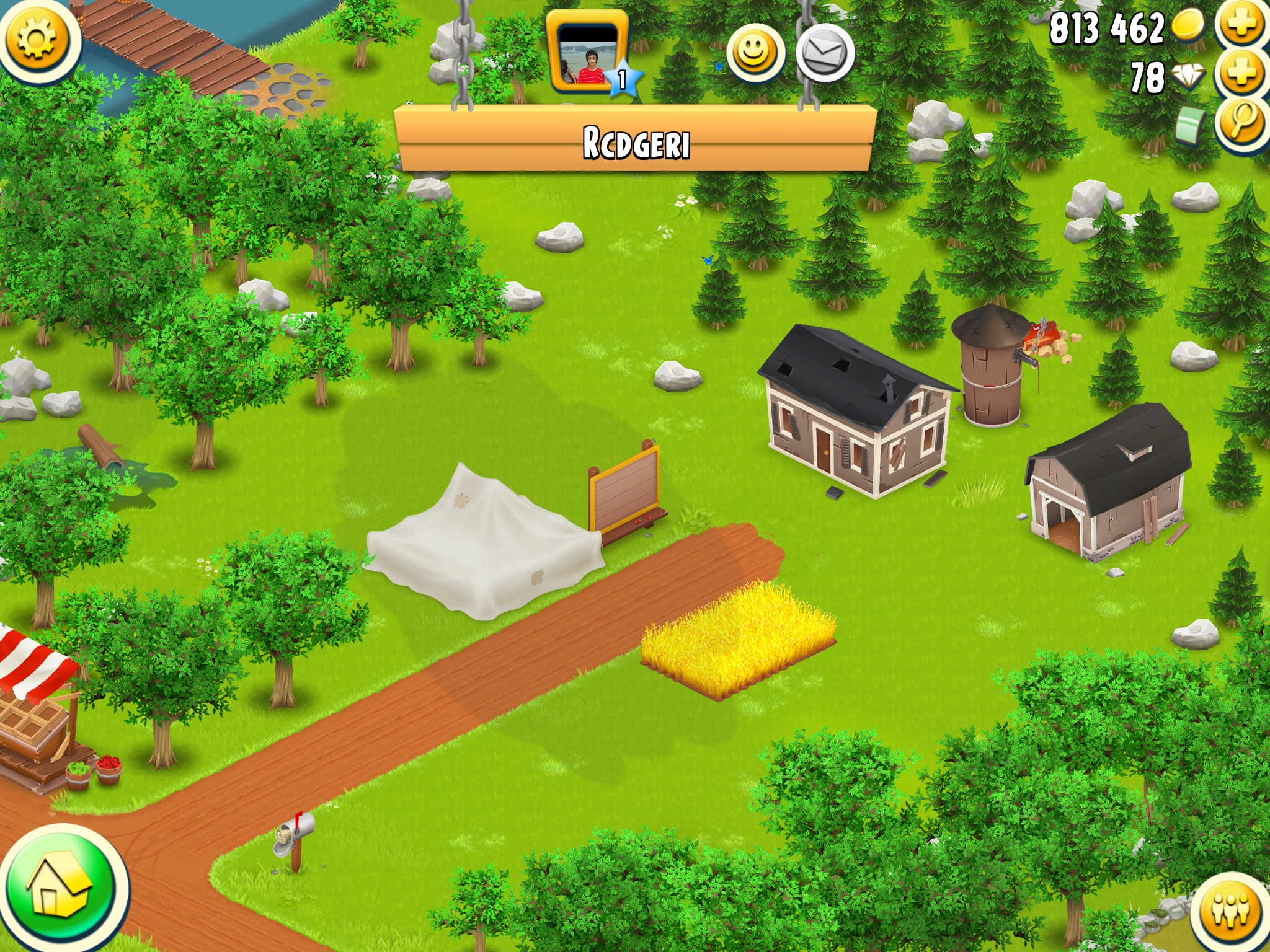This screenshot has height=952, width=1270.
Task: Open the settings gear menu
Action: 37,38
